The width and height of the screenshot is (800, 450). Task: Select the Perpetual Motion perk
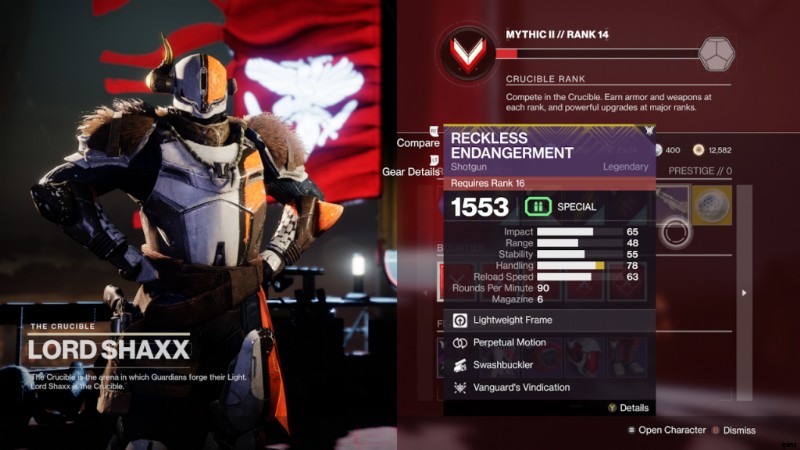tap(549, 343)
